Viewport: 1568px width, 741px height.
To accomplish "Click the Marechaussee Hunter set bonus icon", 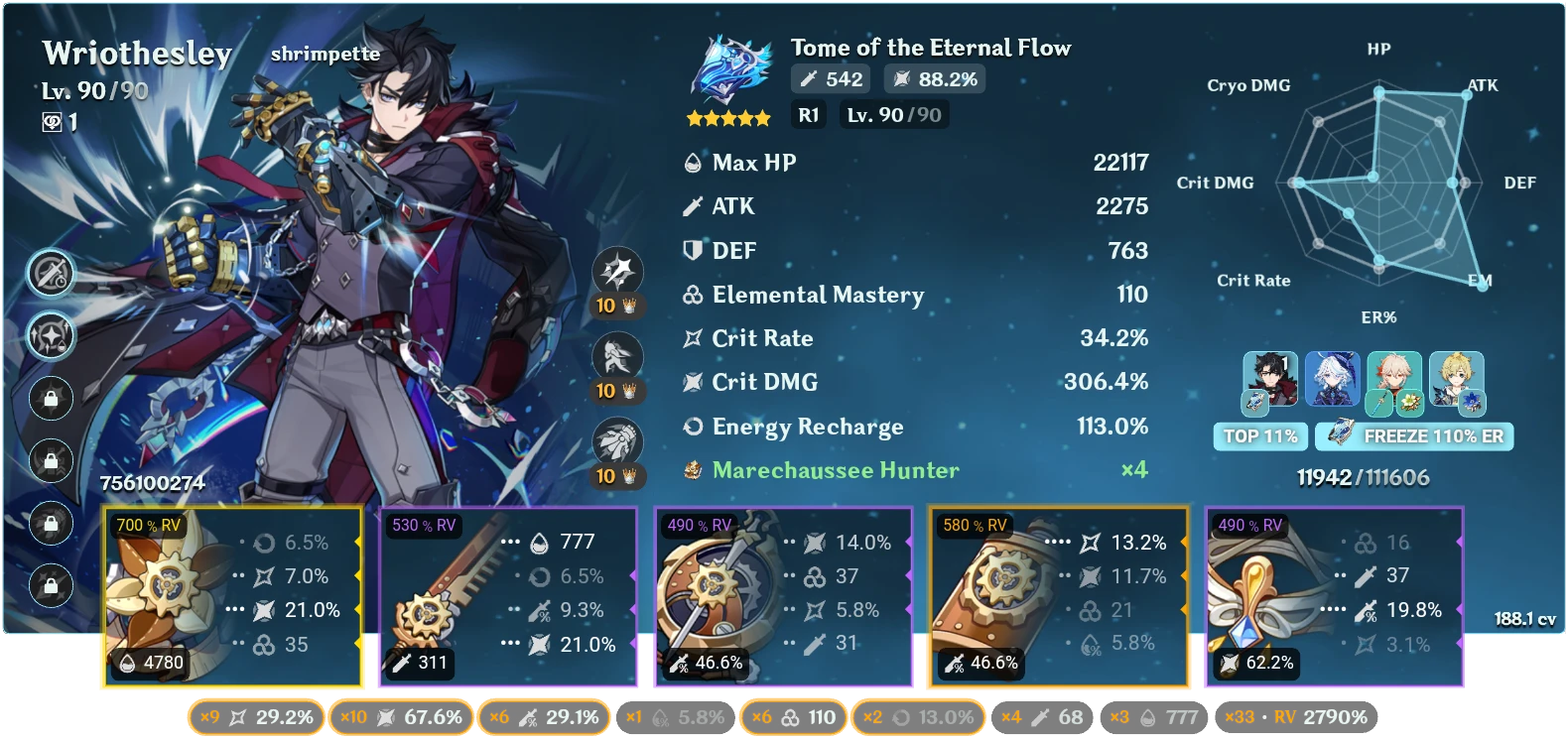I will pyautogui.click(x=695, y=470).
